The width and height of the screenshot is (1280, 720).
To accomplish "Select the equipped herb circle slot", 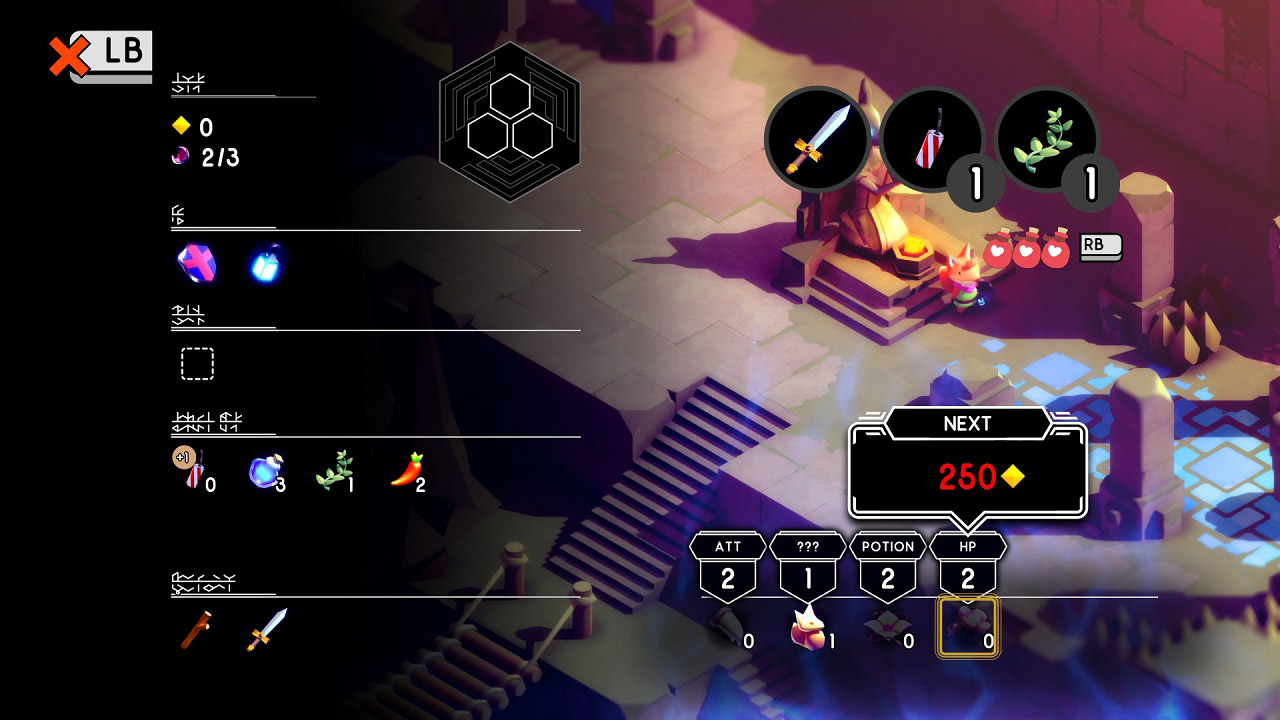I will click(x=1045, y=140).
